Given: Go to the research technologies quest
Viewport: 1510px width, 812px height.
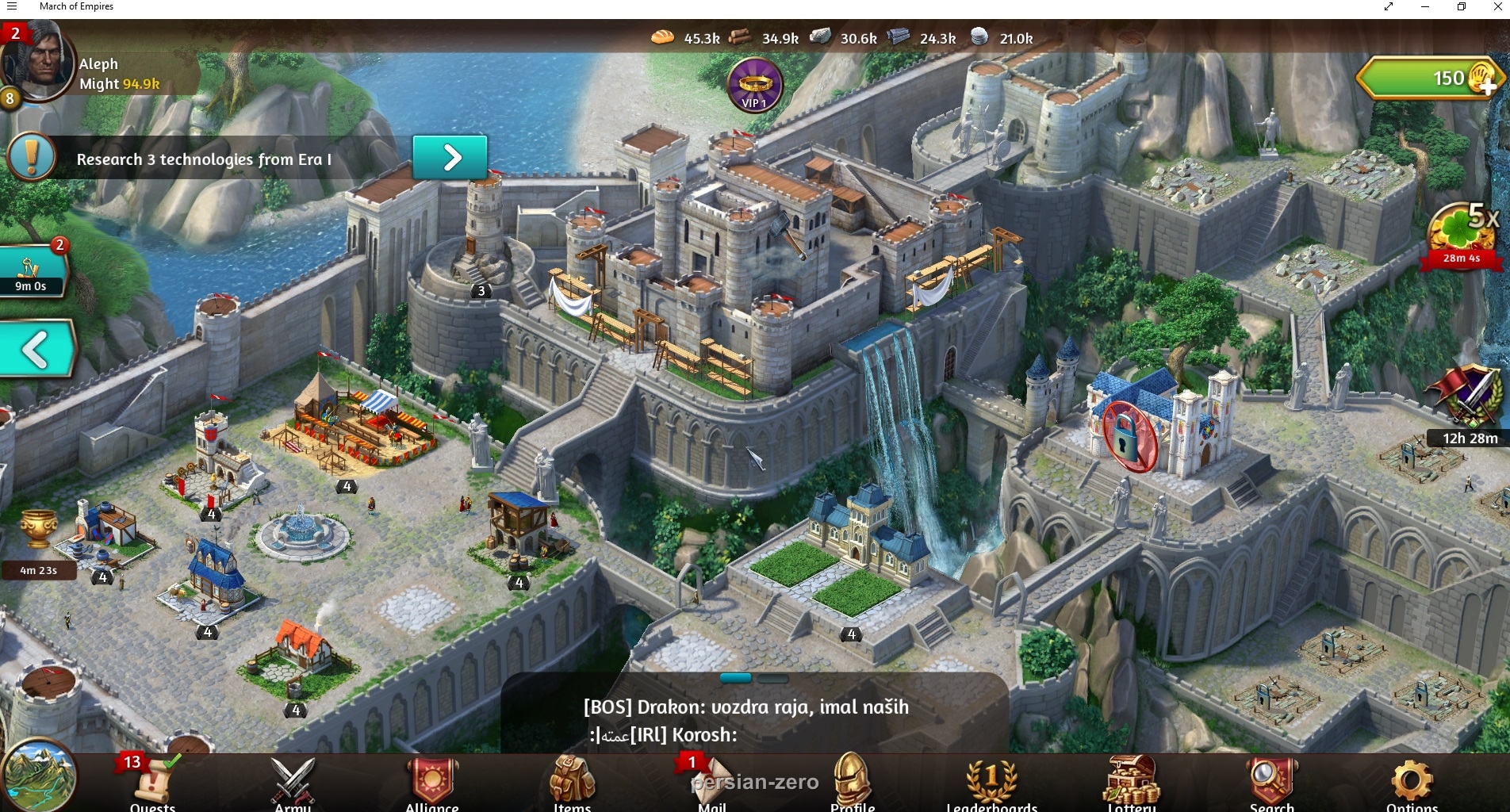Looking at the screenshot, I should 450,158.
